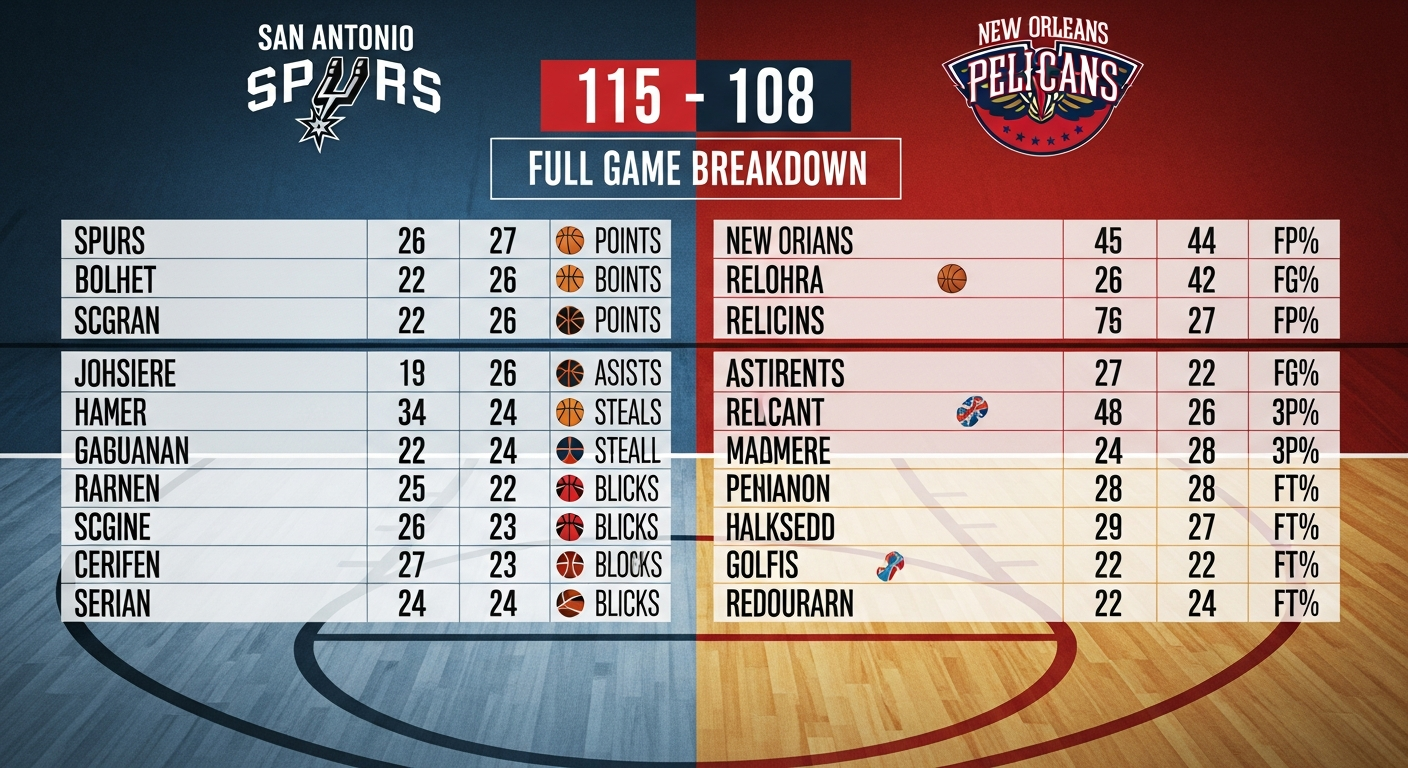Open the Full Game Breakdown panel
The width and height of the screenshot is (1408, 768).
point(696,168)
